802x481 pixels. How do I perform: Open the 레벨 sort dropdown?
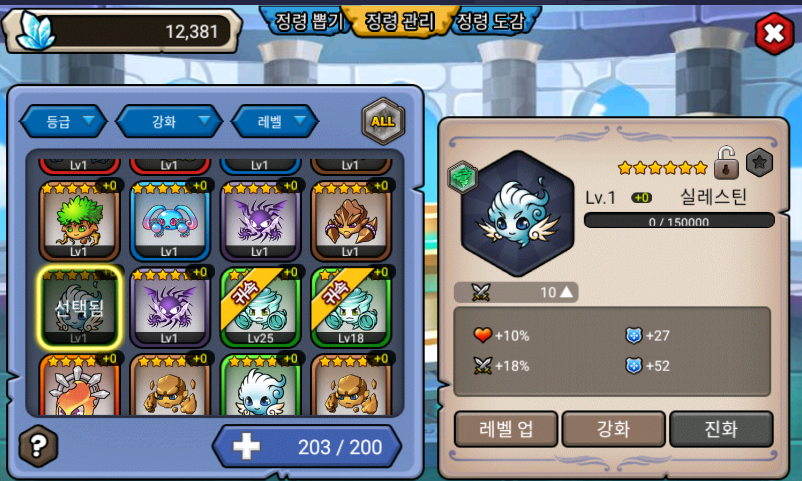(x=274, y=121)
